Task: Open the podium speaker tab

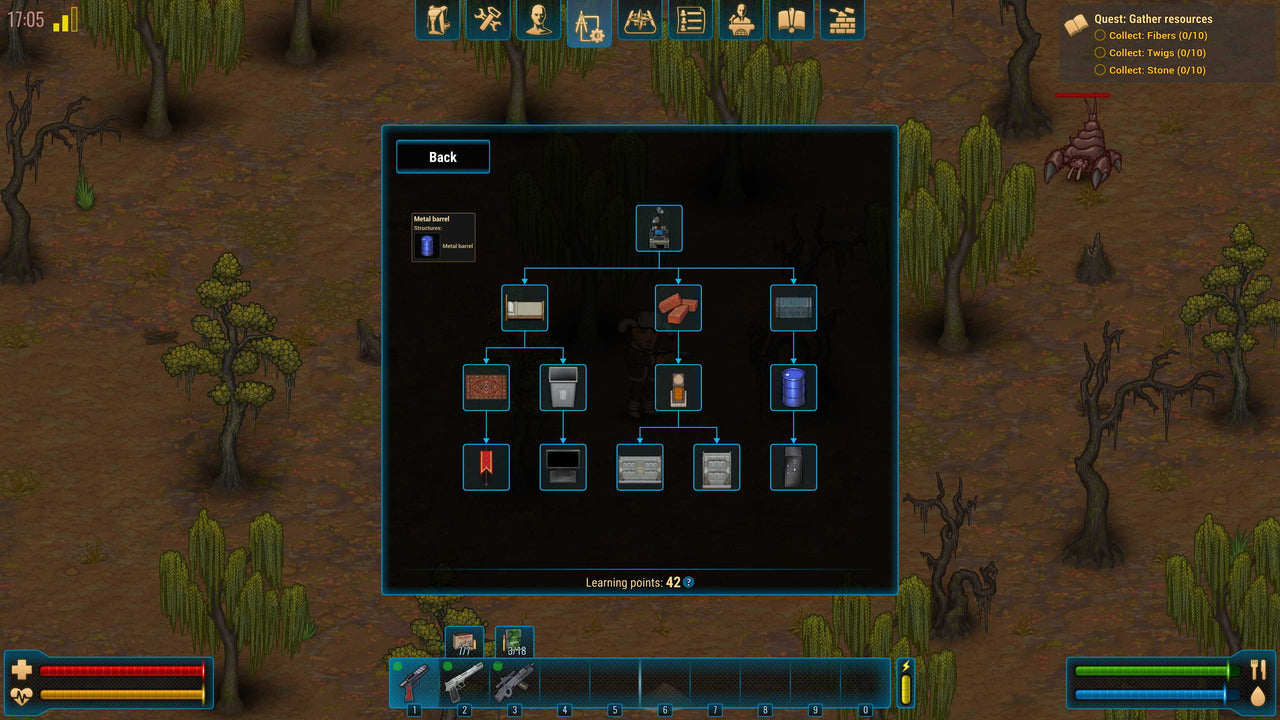Action: [x=741, y=20]
